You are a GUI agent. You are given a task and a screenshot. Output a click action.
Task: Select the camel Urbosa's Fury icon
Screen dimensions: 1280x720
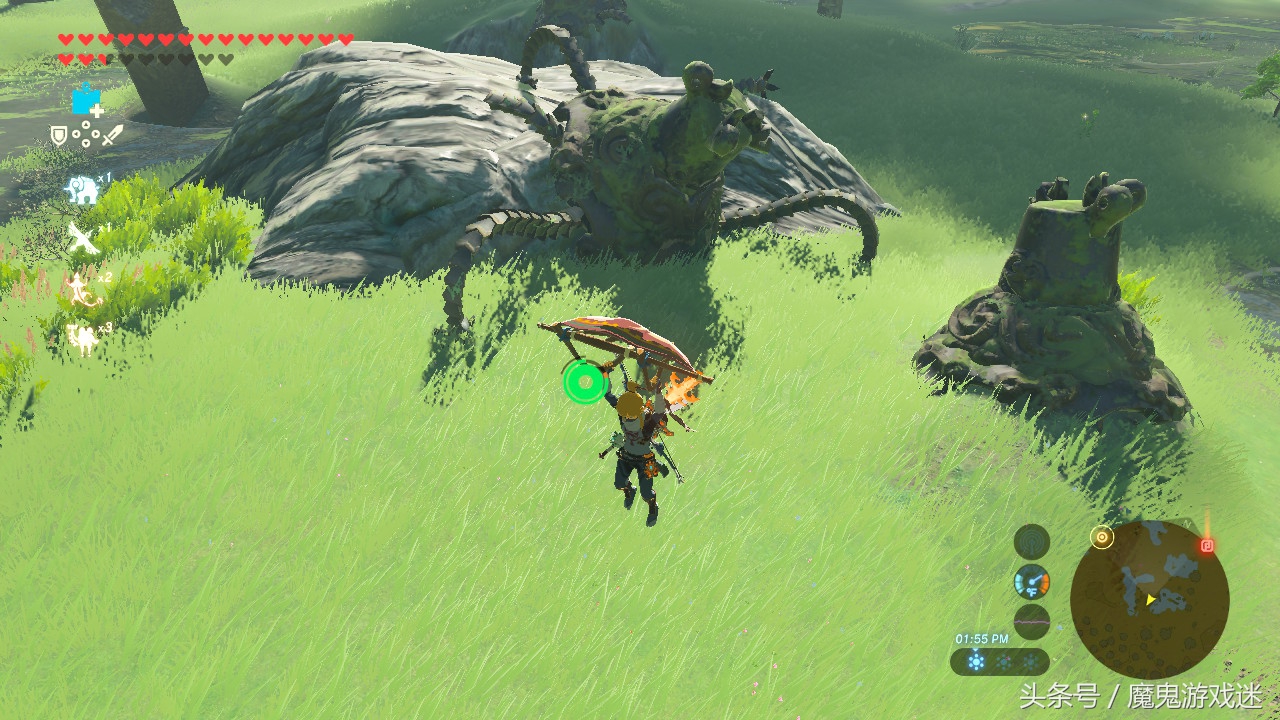82,338
